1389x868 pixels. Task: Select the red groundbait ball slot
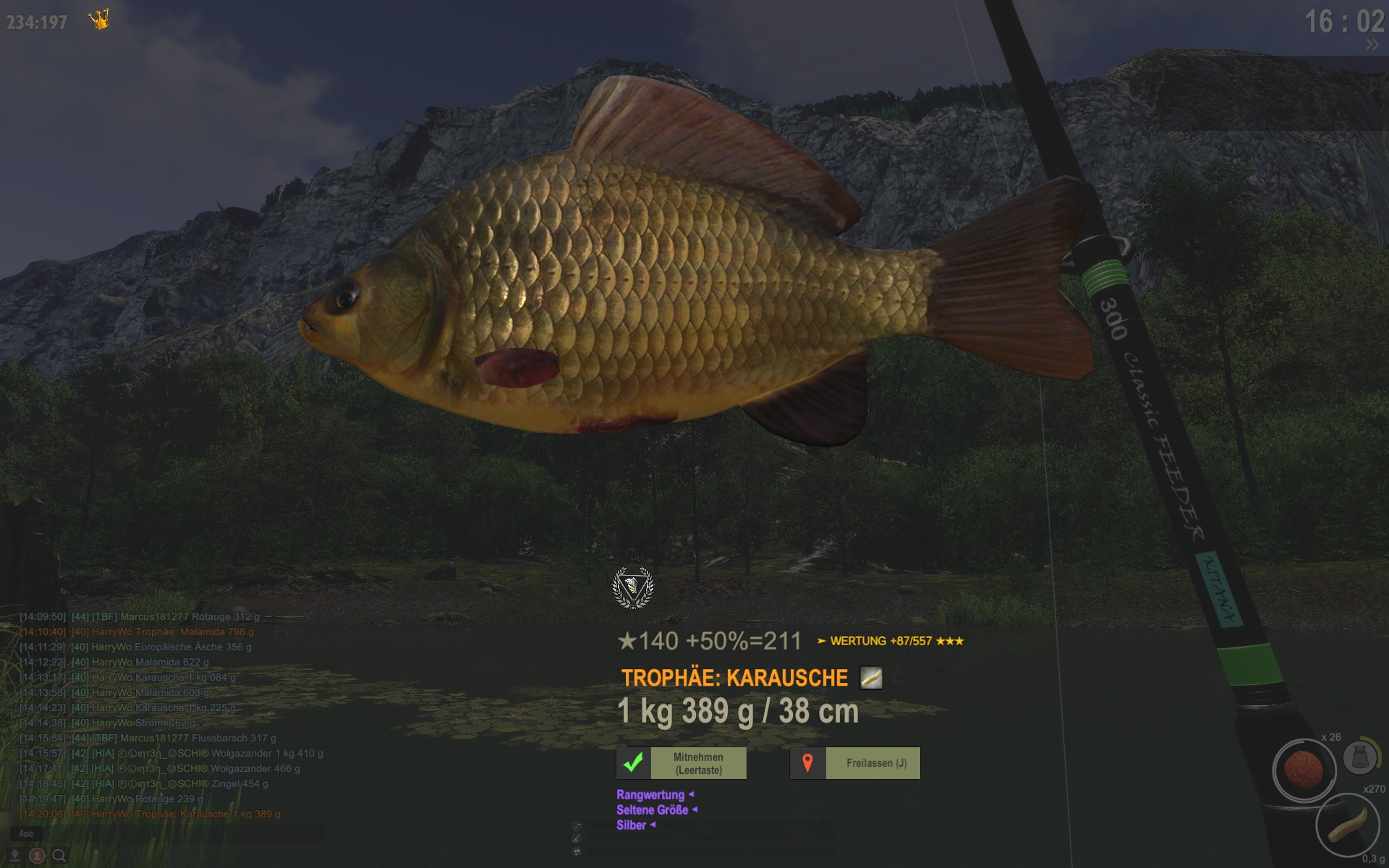pos(1304,770)
